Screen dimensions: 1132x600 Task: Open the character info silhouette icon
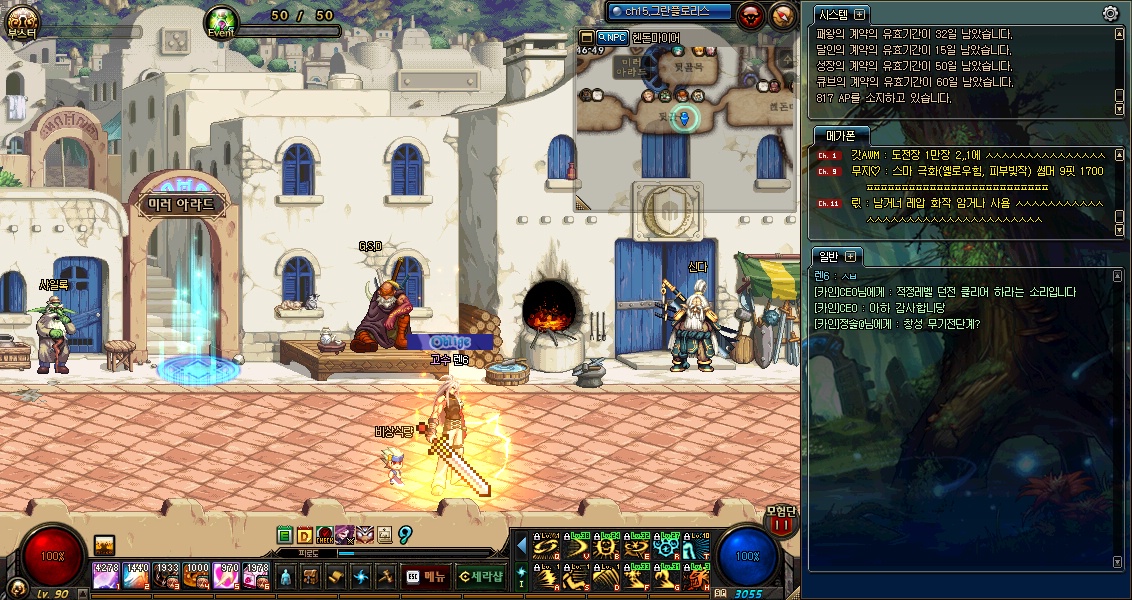(x=286, y=576)
